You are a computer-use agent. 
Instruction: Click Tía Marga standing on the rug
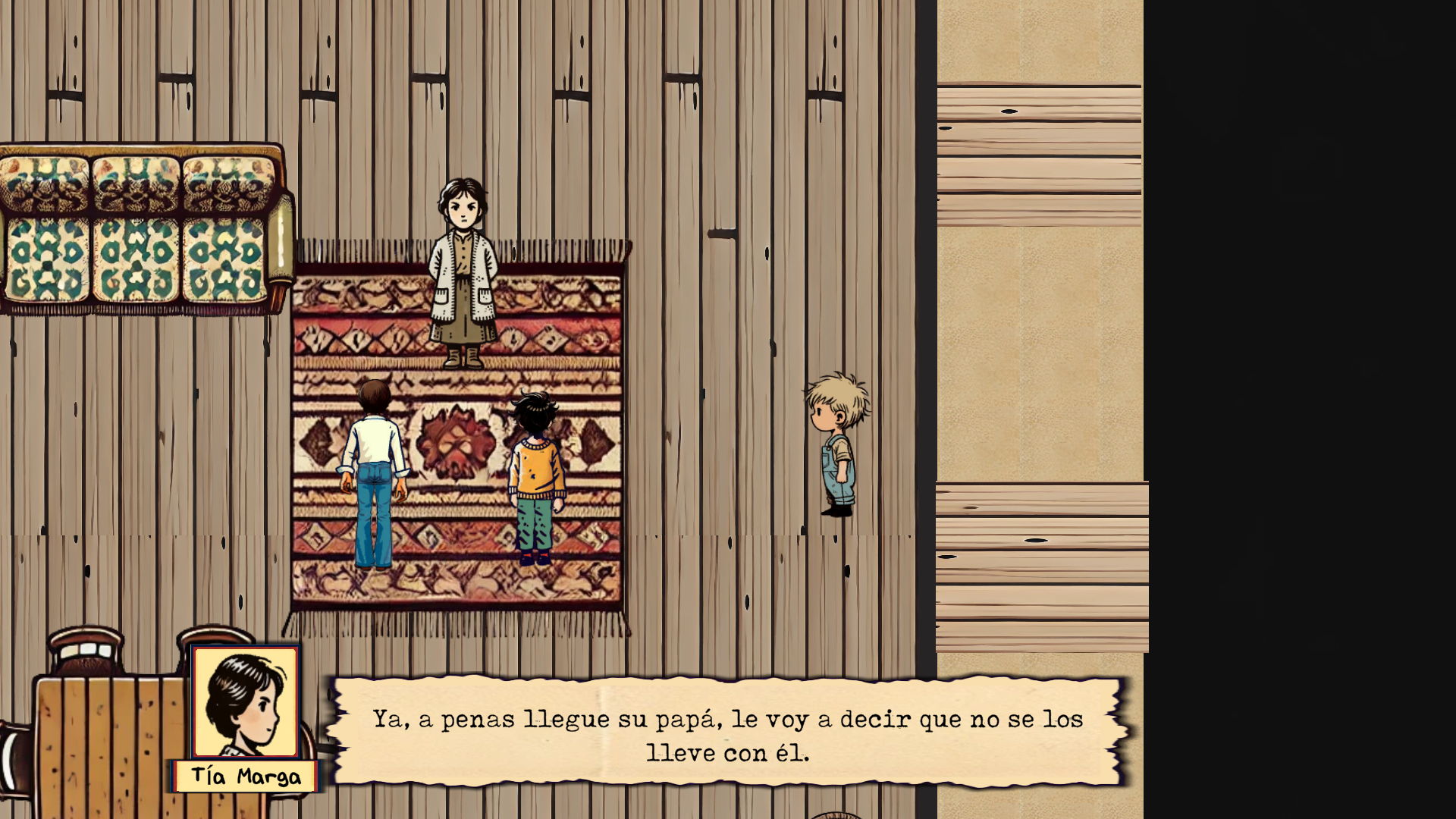(x=463, y=273)
